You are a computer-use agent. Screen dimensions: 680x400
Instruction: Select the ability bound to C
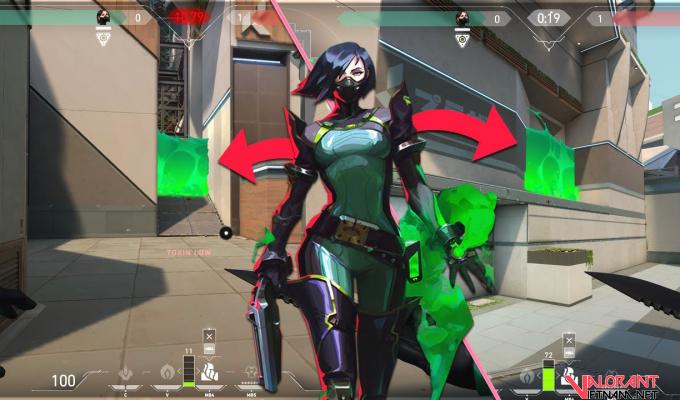click(x=126, y=374)
